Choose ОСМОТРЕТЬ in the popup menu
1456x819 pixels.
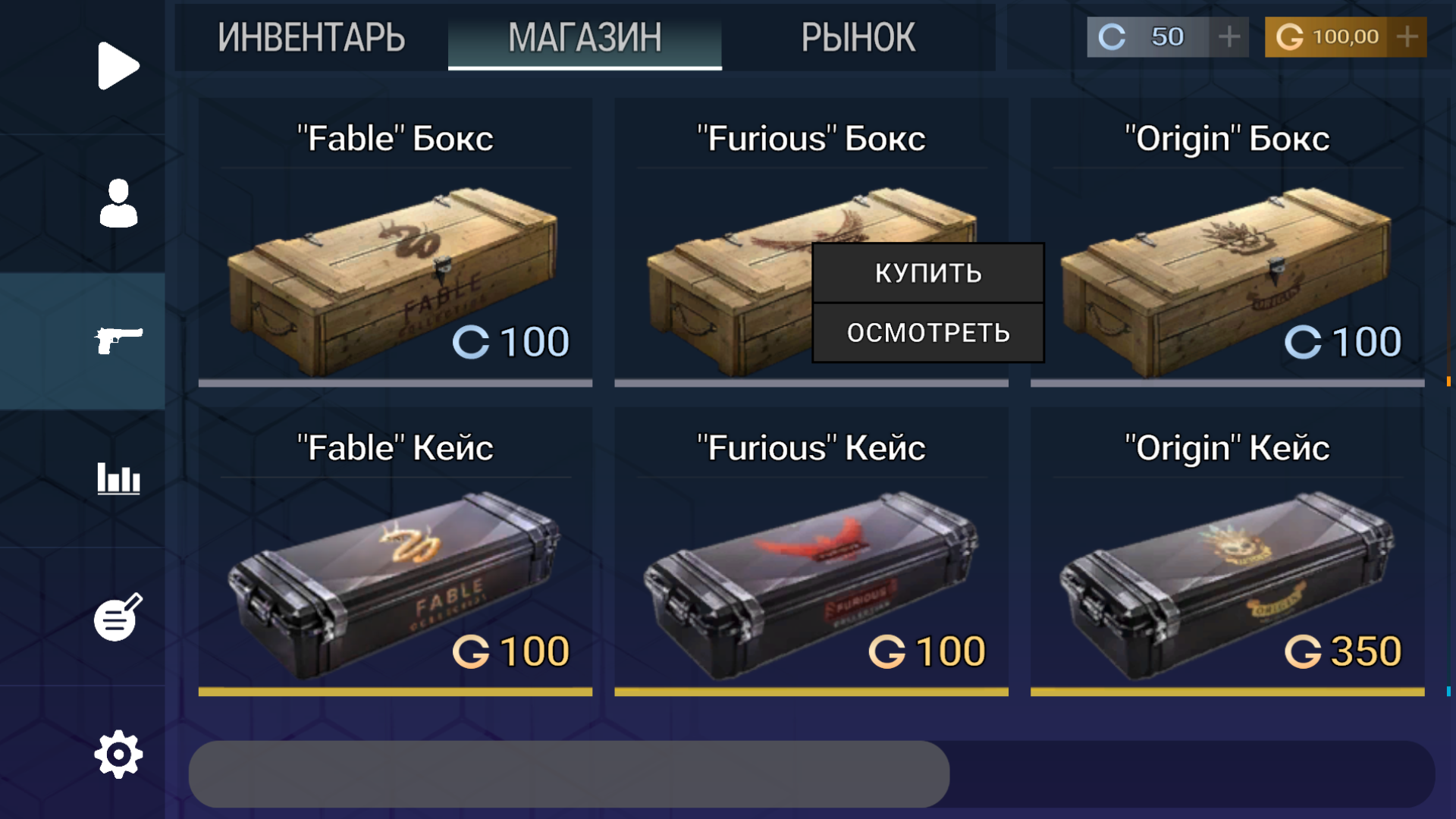point(927,331)
